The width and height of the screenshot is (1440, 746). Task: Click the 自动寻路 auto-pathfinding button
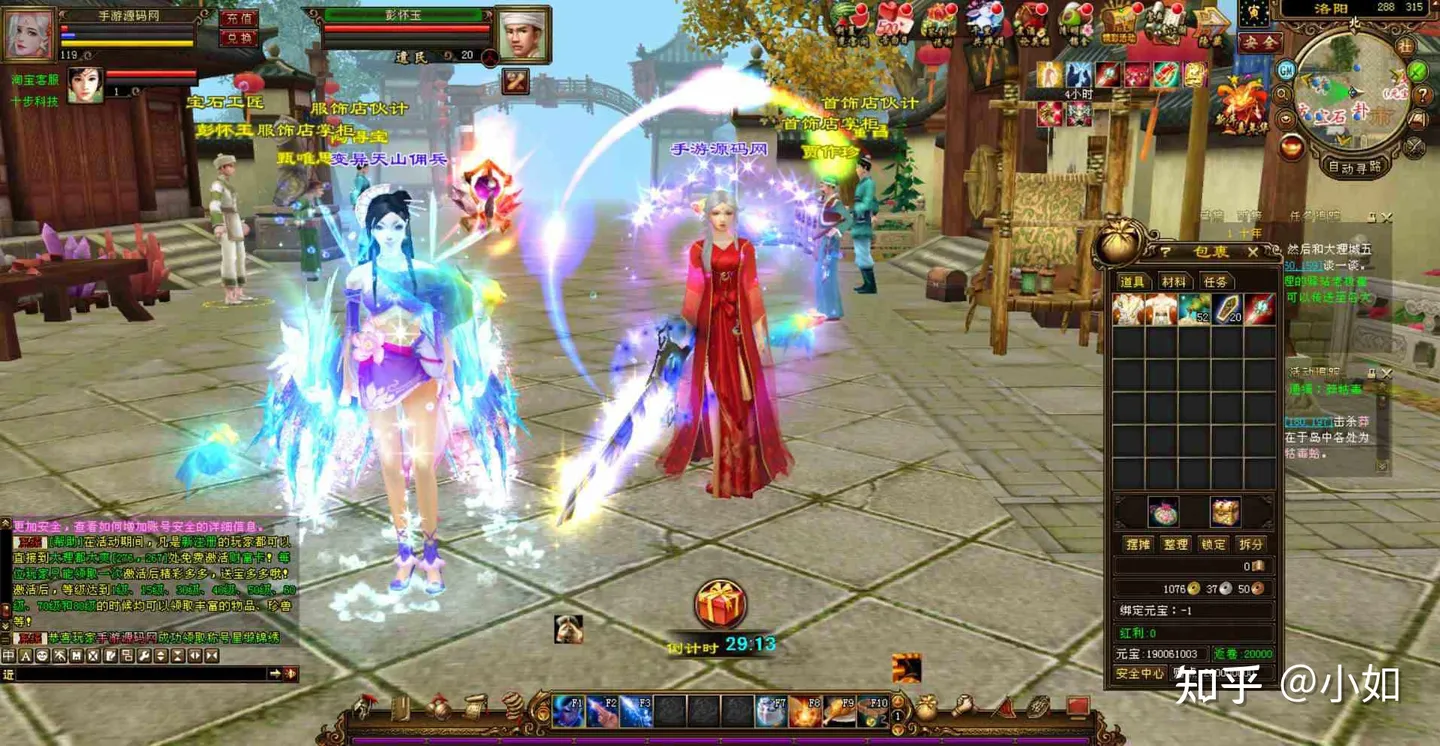pos(1354,167)
